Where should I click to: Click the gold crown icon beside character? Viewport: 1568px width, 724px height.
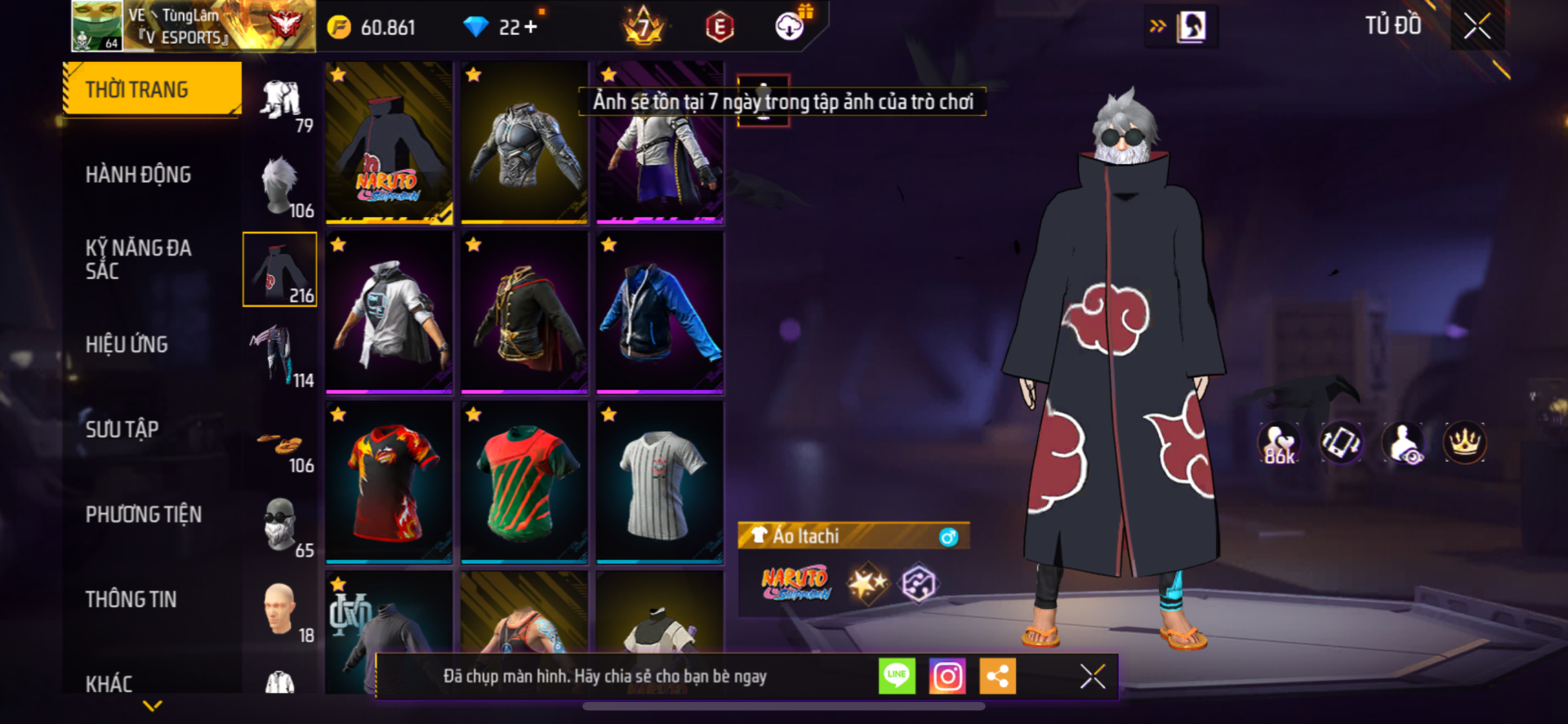coord(1464,442)
